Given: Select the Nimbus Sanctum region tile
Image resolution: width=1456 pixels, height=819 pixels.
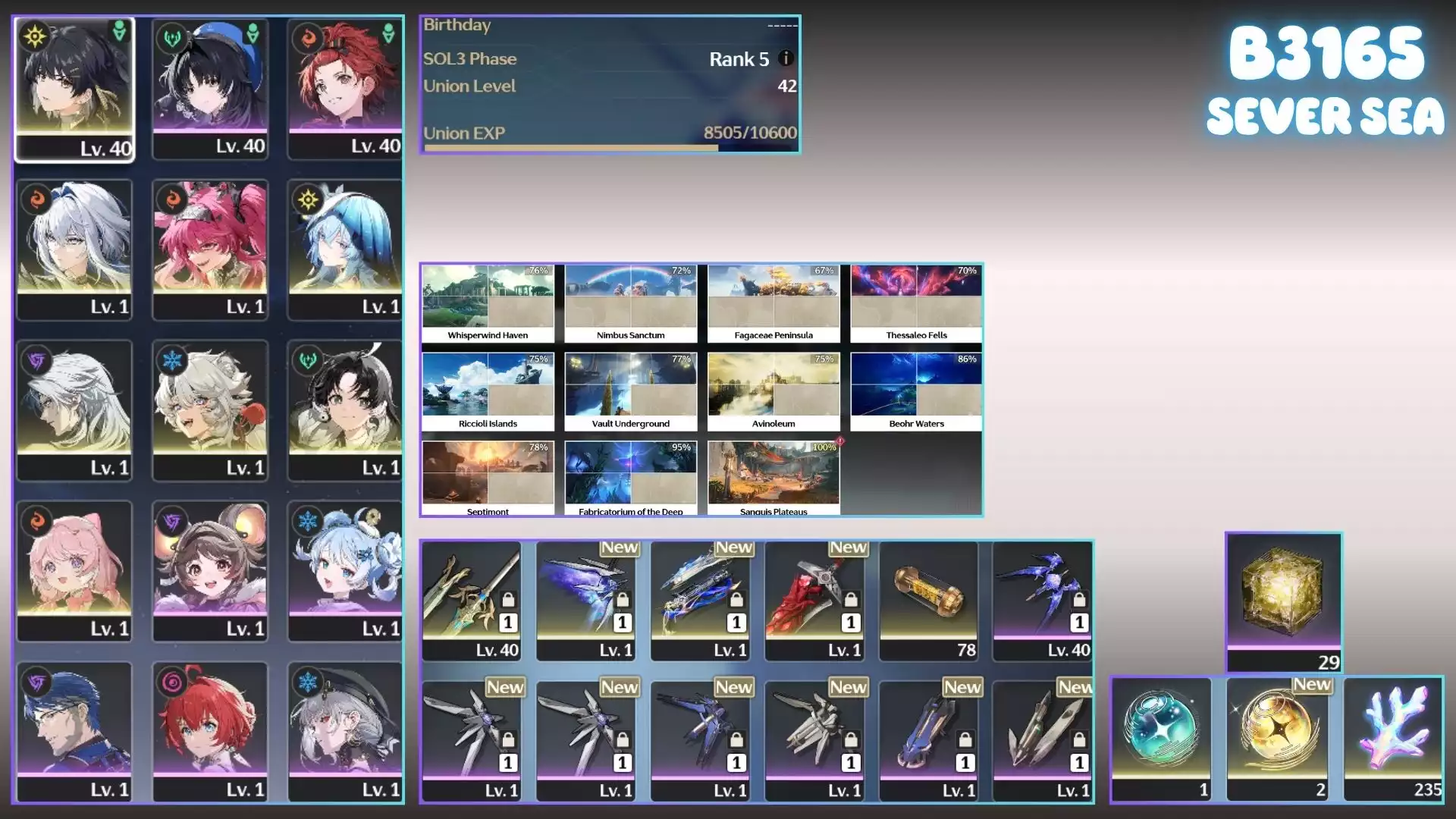Looking at the screenshot, I should coord(630,303).
